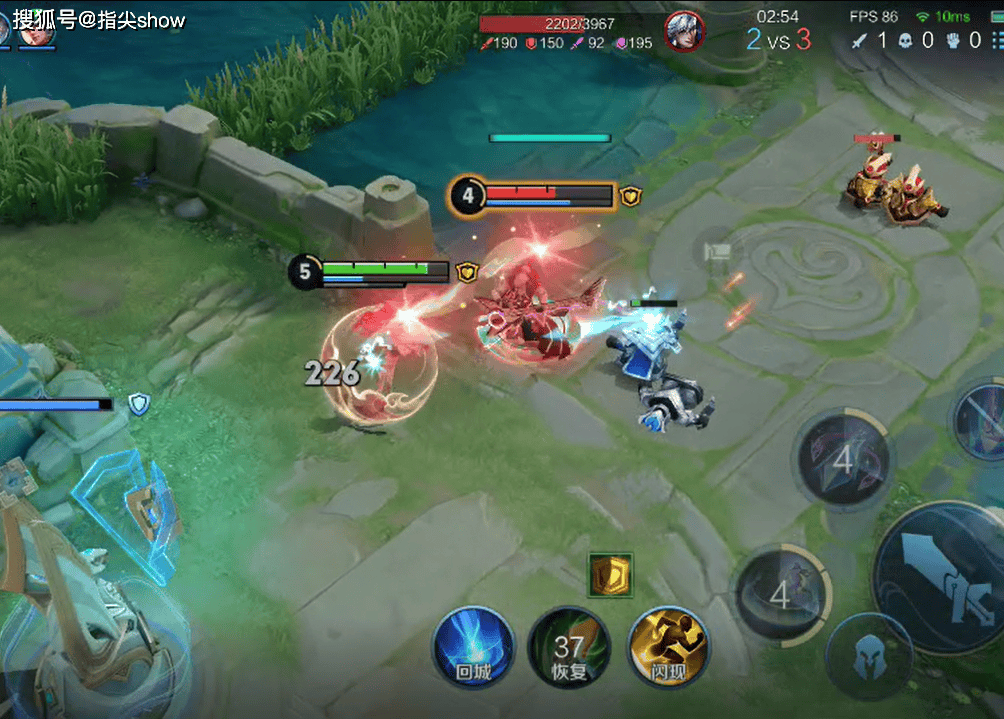Tap the crossed-out skill at the right edge
Image resolution: width=1004 pixels, height=719 pixels.
984,420
